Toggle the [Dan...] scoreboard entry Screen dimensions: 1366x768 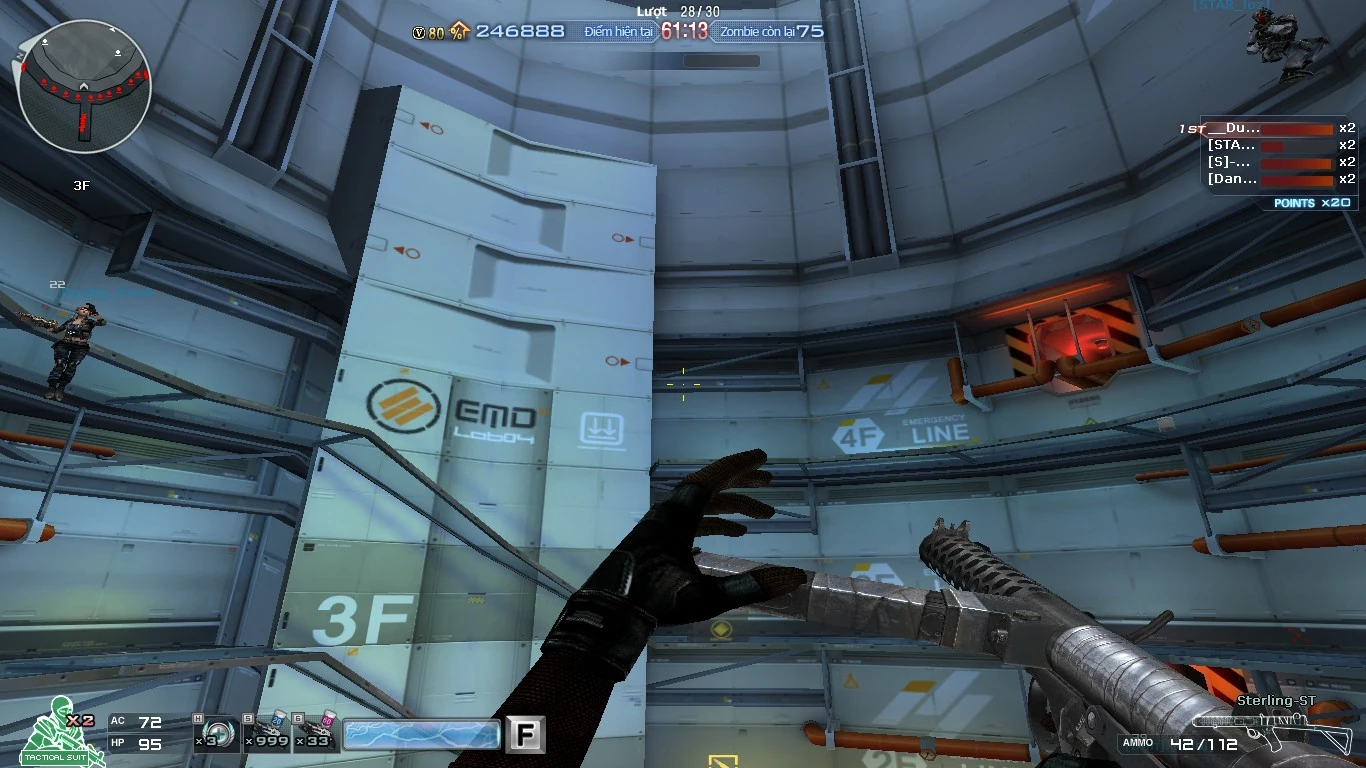(x=1270, y=179)
